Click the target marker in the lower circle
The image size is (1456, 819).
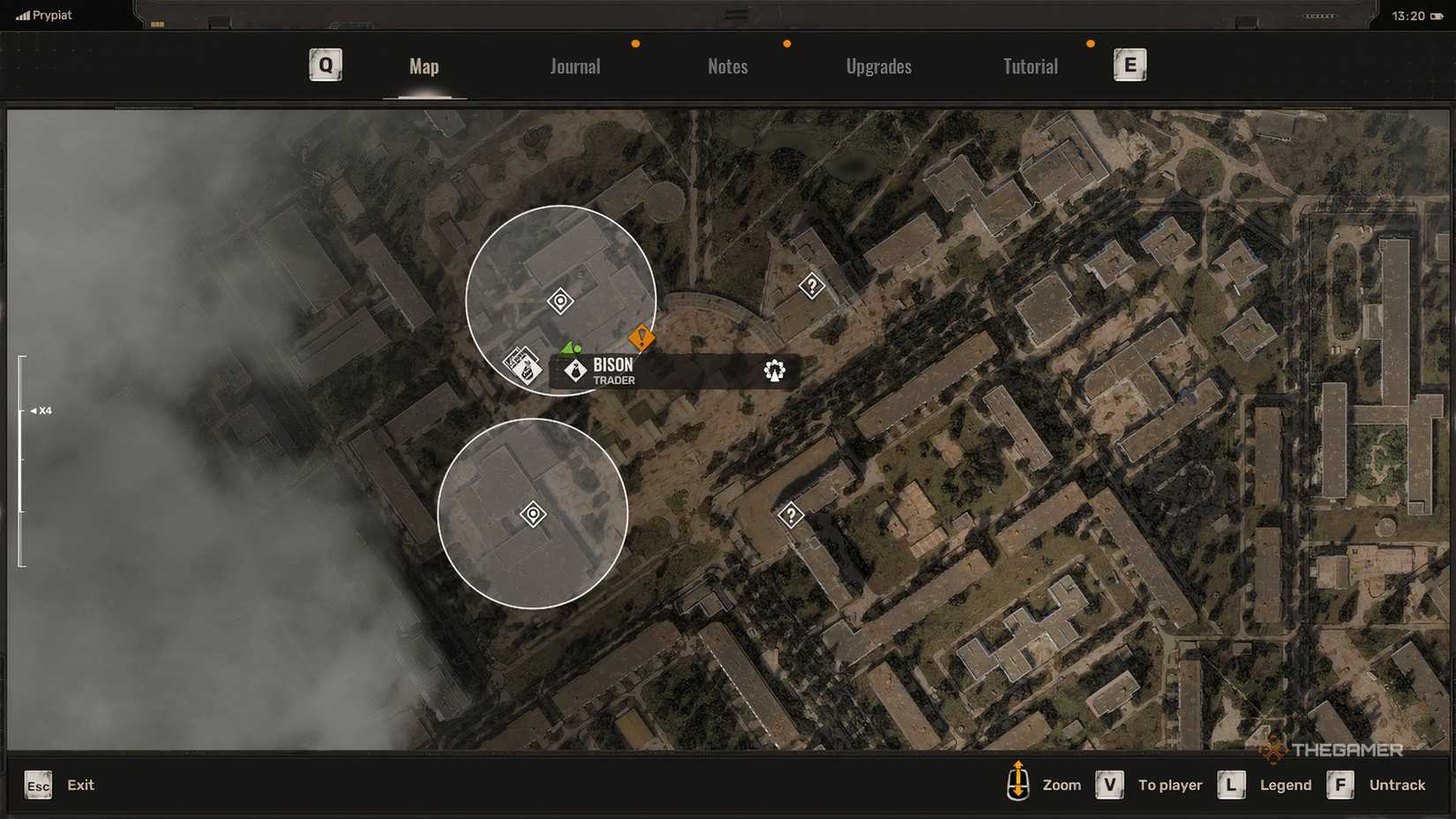pyautogui.click(x=533, y=512)
